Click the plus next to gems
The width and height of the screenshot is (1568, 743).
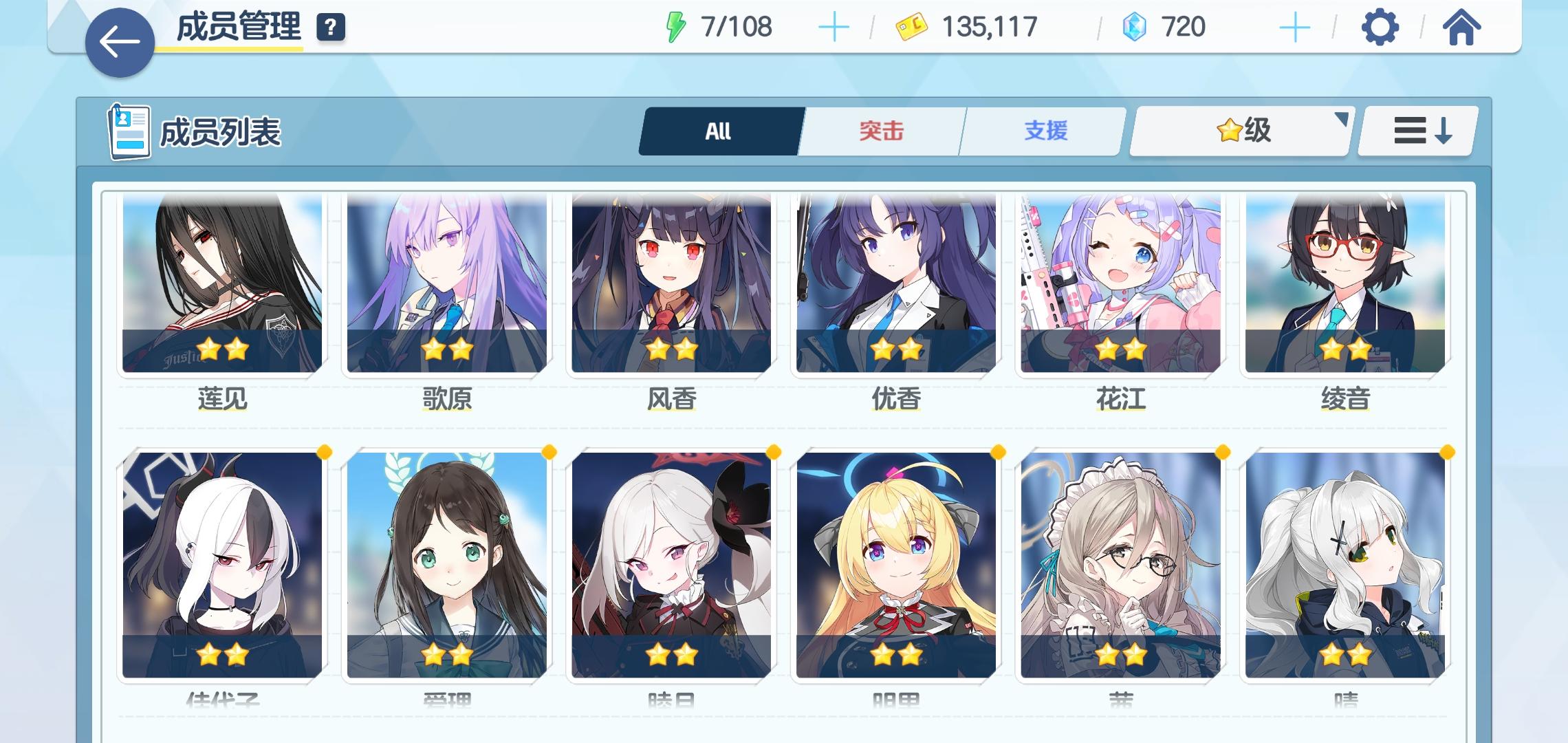(1294, 28)
